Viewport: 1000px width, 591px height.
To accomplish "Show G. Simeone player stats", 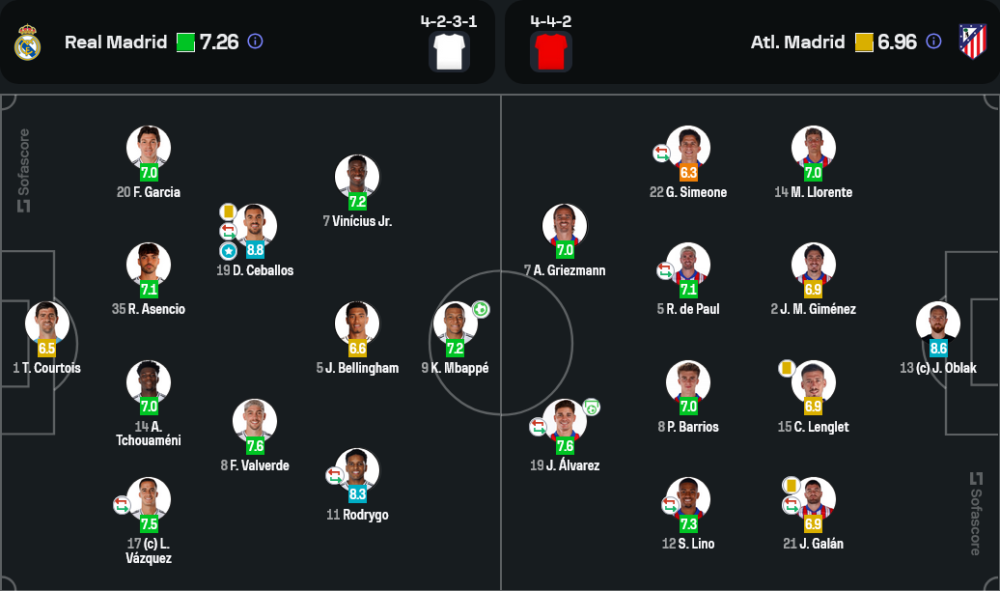I will click(x=688, y=147).
